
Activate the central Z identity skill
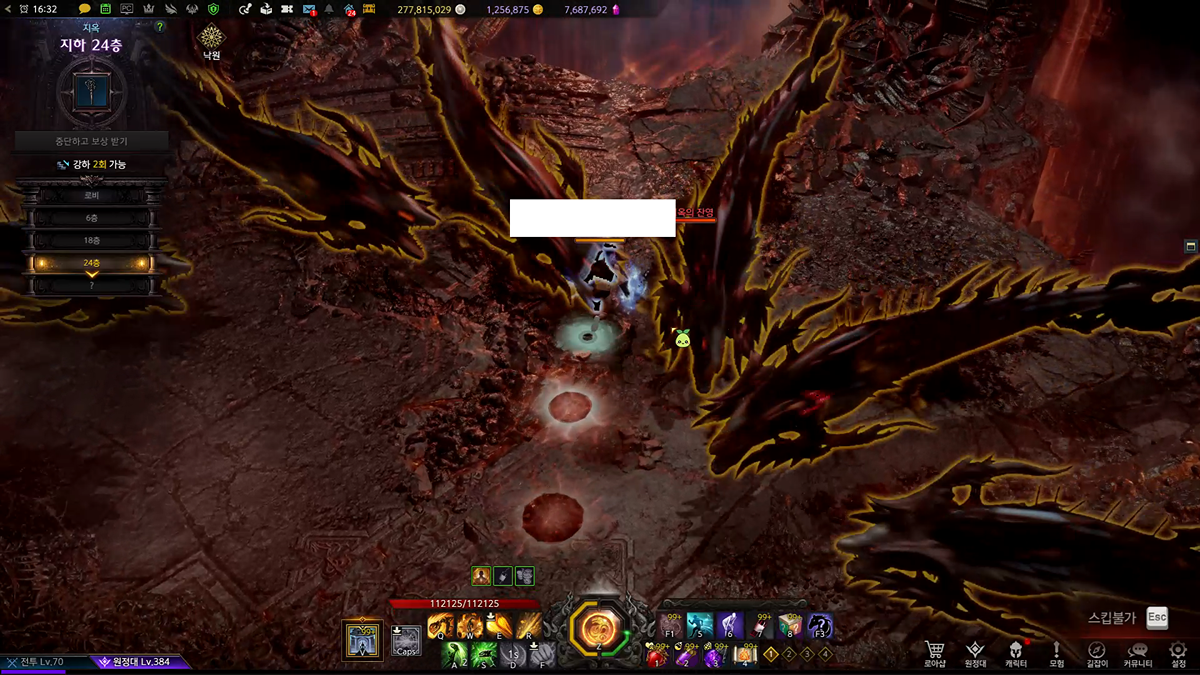point(598,628)
